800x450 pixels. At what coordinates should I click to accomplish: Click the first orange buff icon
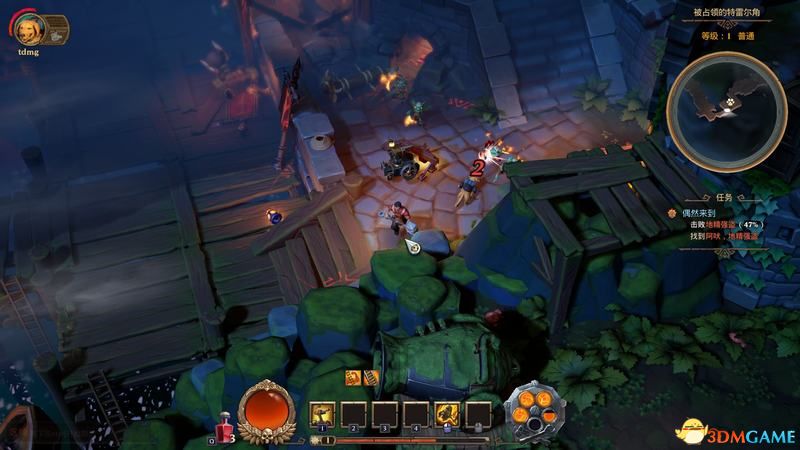[352, 377]
